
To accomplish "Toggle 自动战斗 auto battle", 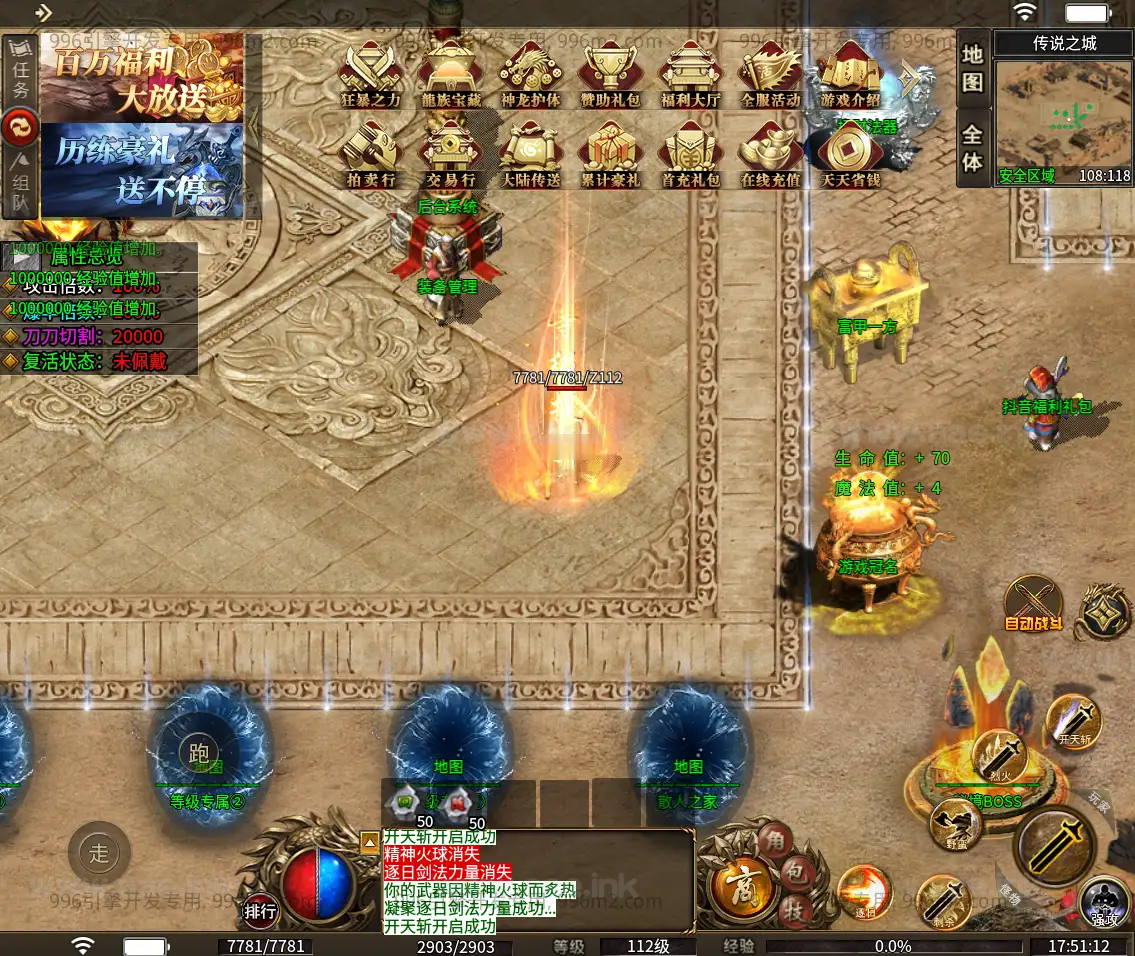I will pos(1034,605).
